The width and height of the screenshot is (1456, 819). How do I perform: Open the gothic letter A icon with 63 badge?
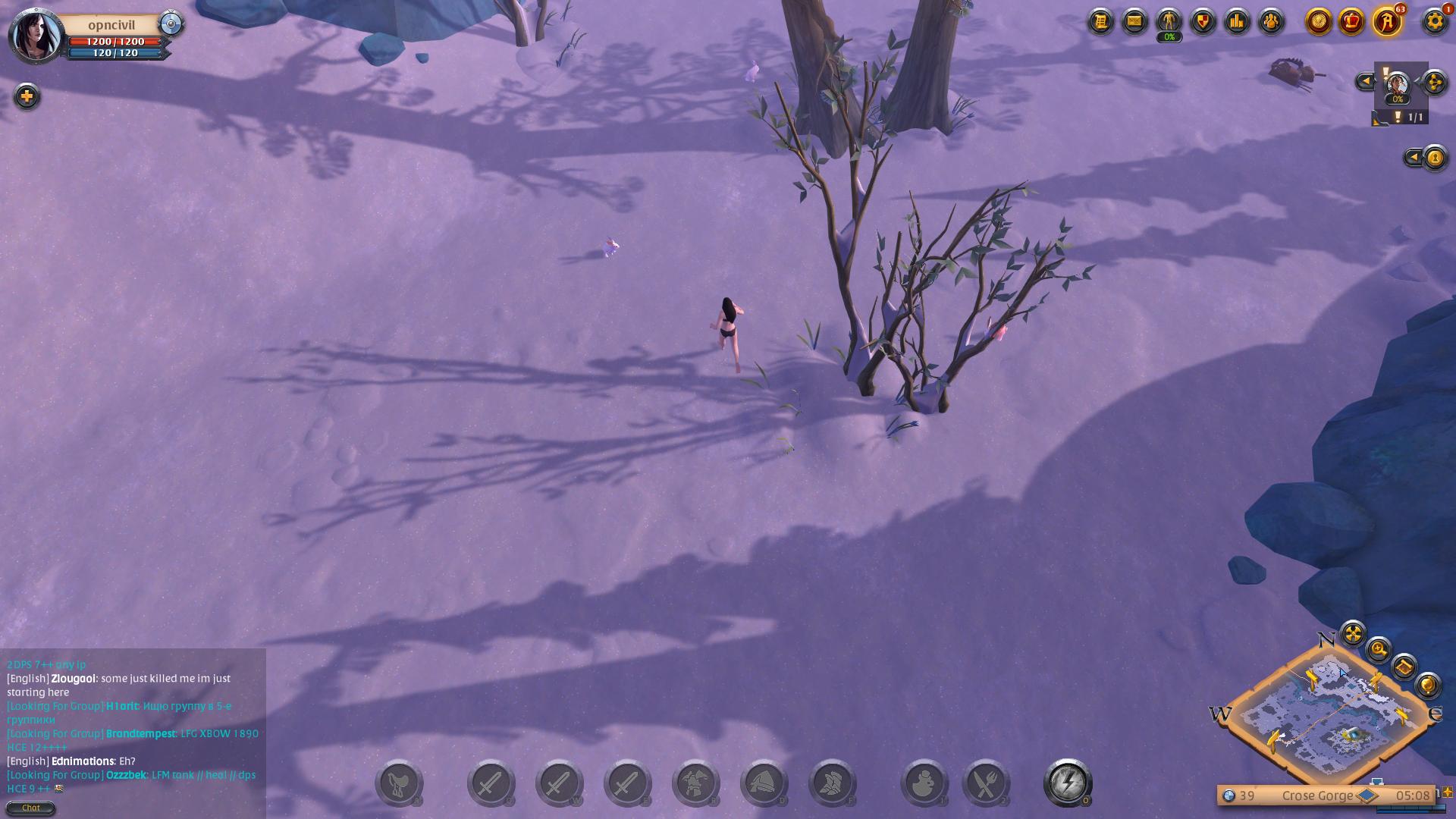(1387, 21)
